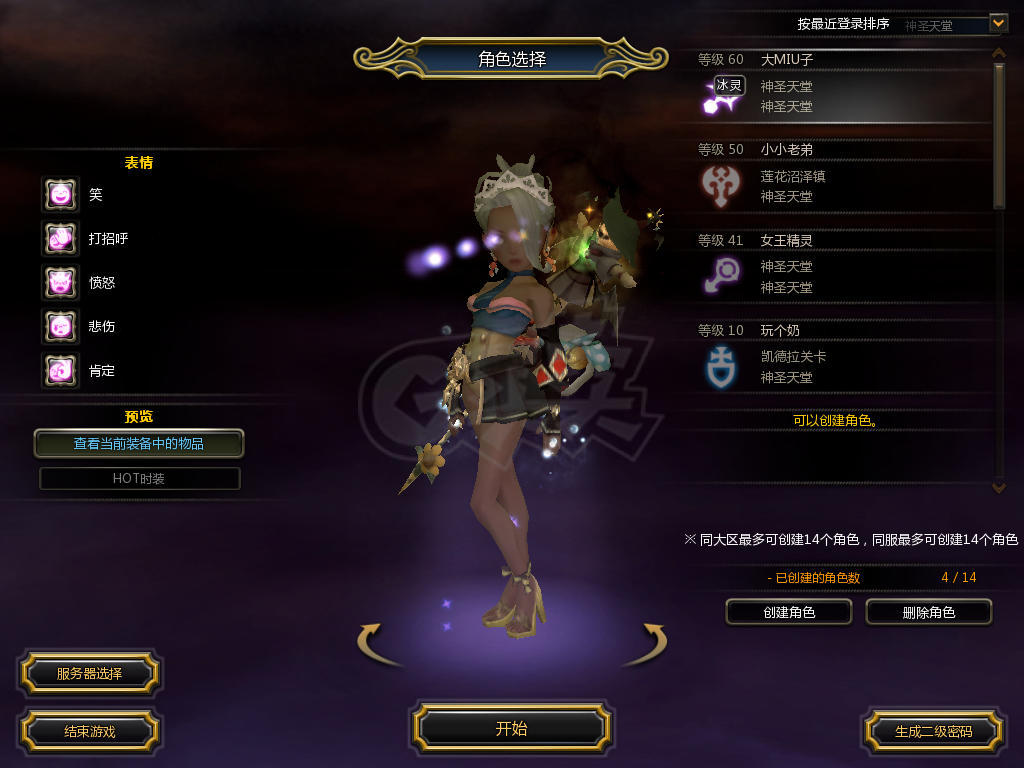
Task: Click 查看当前装备中的物品 preview button
Action: tap(139, 443)
